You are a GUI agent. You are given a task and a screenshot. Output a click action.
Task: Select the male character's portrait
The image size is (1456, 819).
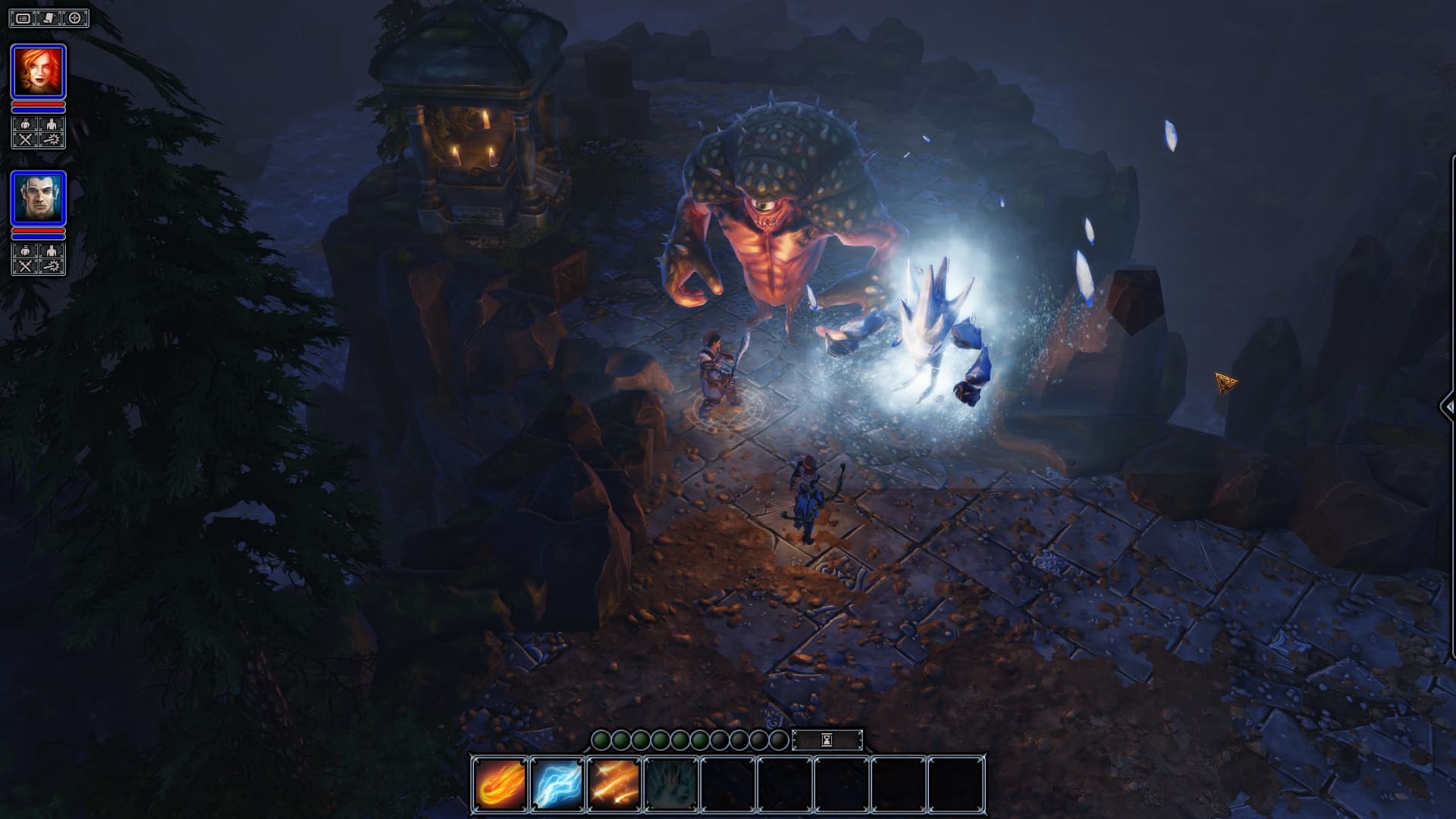click(39, 199)
